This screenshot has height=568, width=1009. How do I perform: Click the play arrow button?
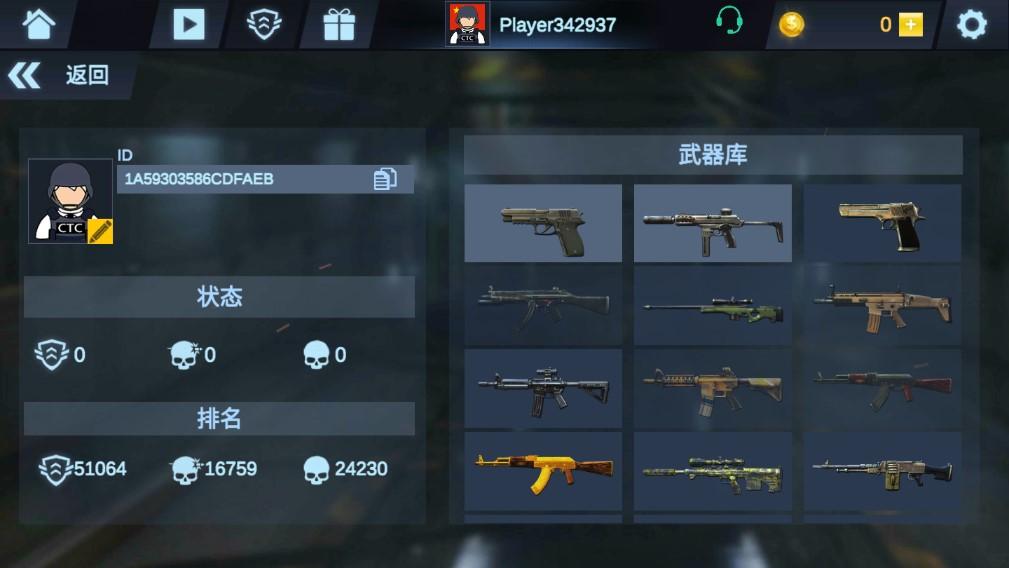click(x=188, y=24)
